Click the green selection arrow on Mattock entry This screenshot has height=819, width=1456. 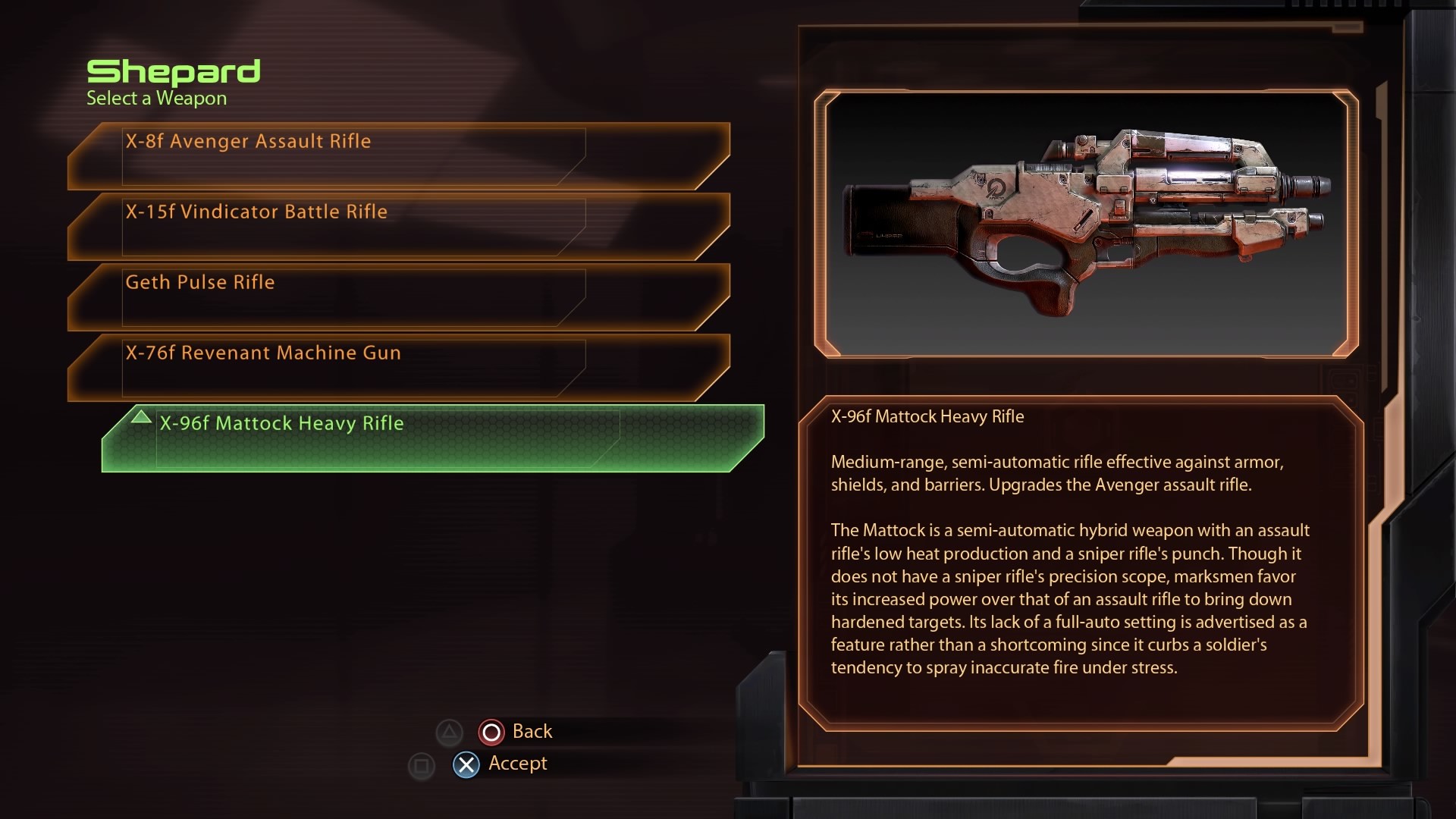click(x=141, y=417)
